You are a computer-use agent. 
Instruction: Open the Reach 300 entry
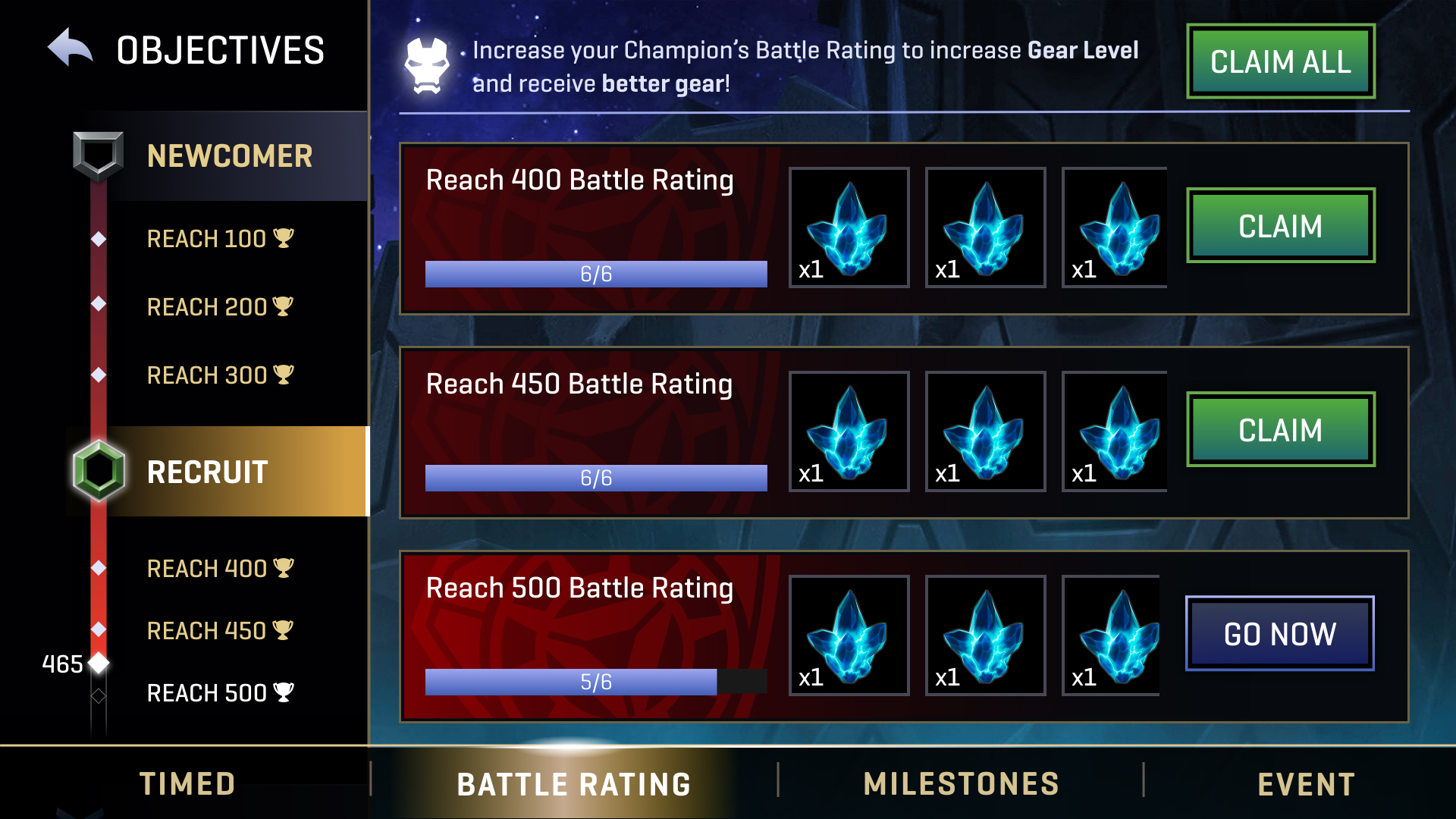click(x=219, y=375)
